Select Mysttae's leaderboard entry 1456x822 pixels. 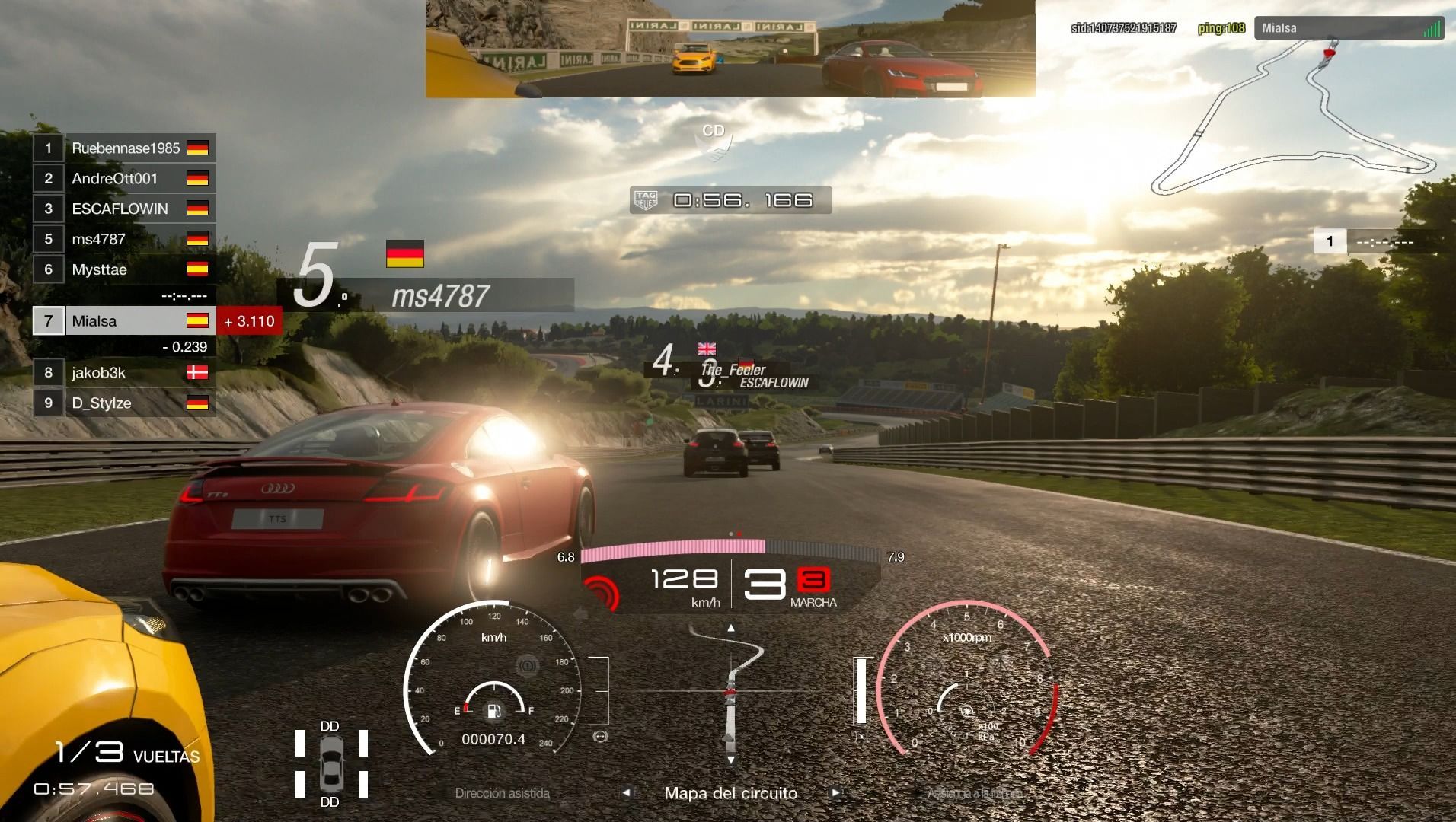click(125, 269)
